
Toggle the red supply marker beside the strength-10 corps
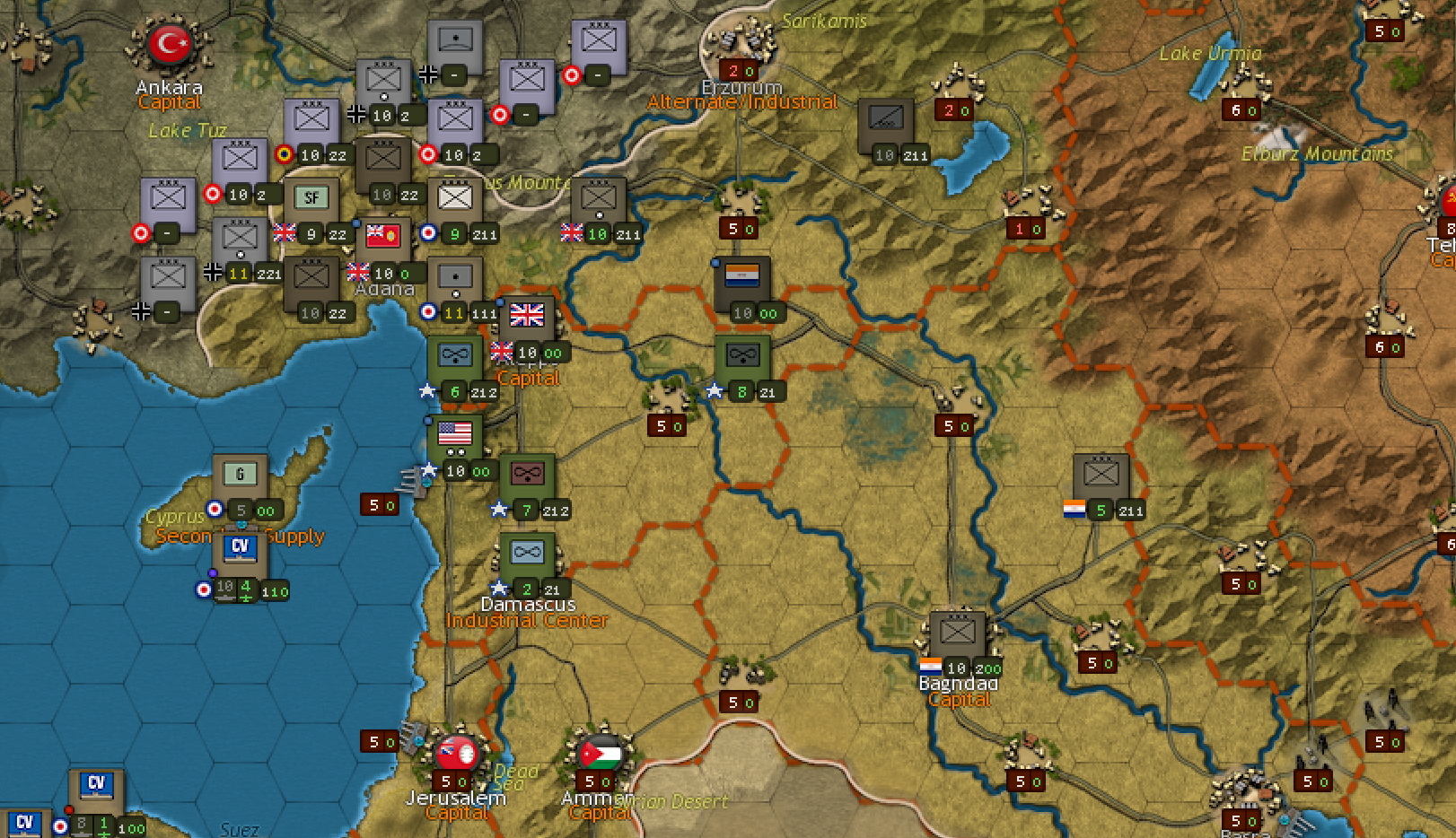click(212, 191)
